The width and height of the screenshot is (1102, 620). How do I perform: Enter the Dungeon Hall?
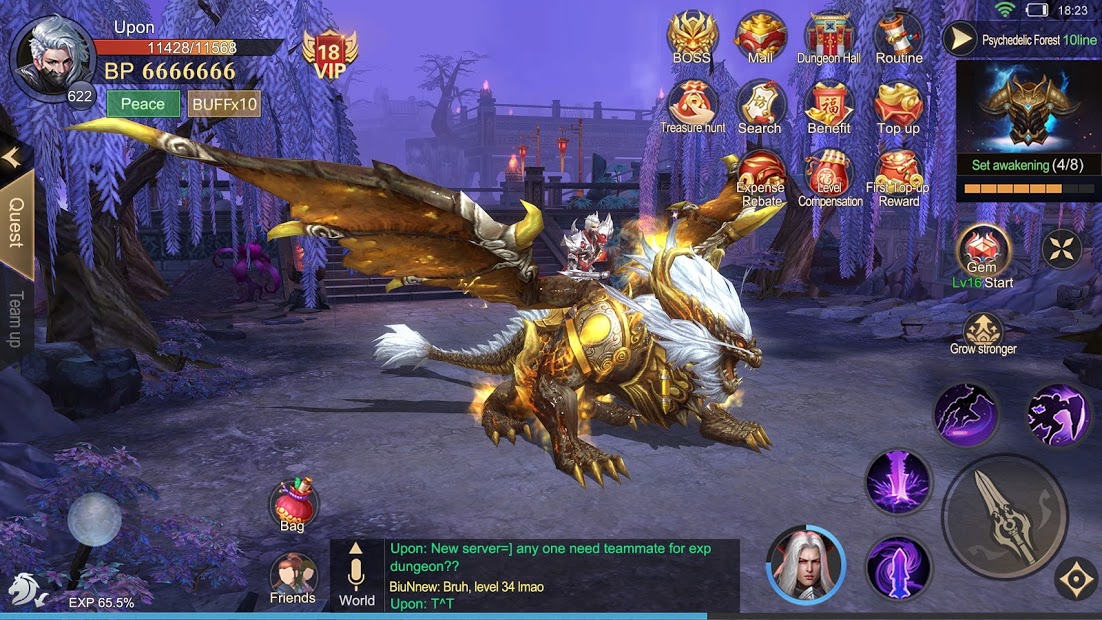[x=829, y=37]
